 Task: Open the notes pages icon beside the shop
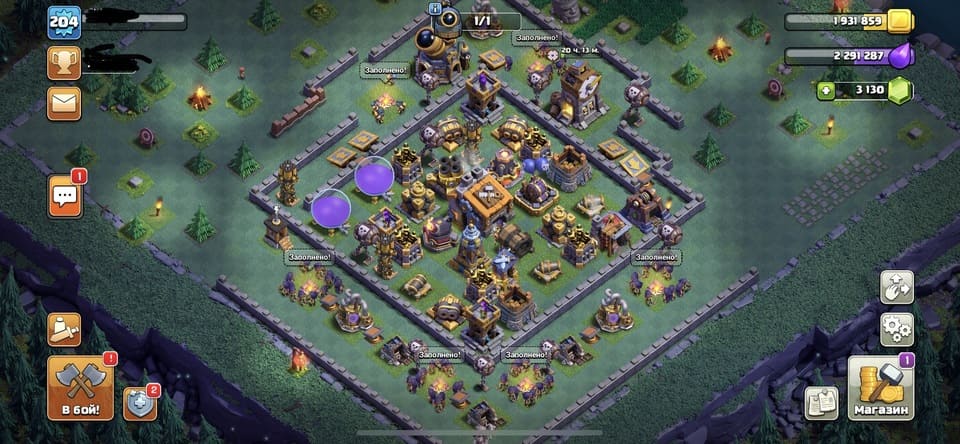point(821,402)
